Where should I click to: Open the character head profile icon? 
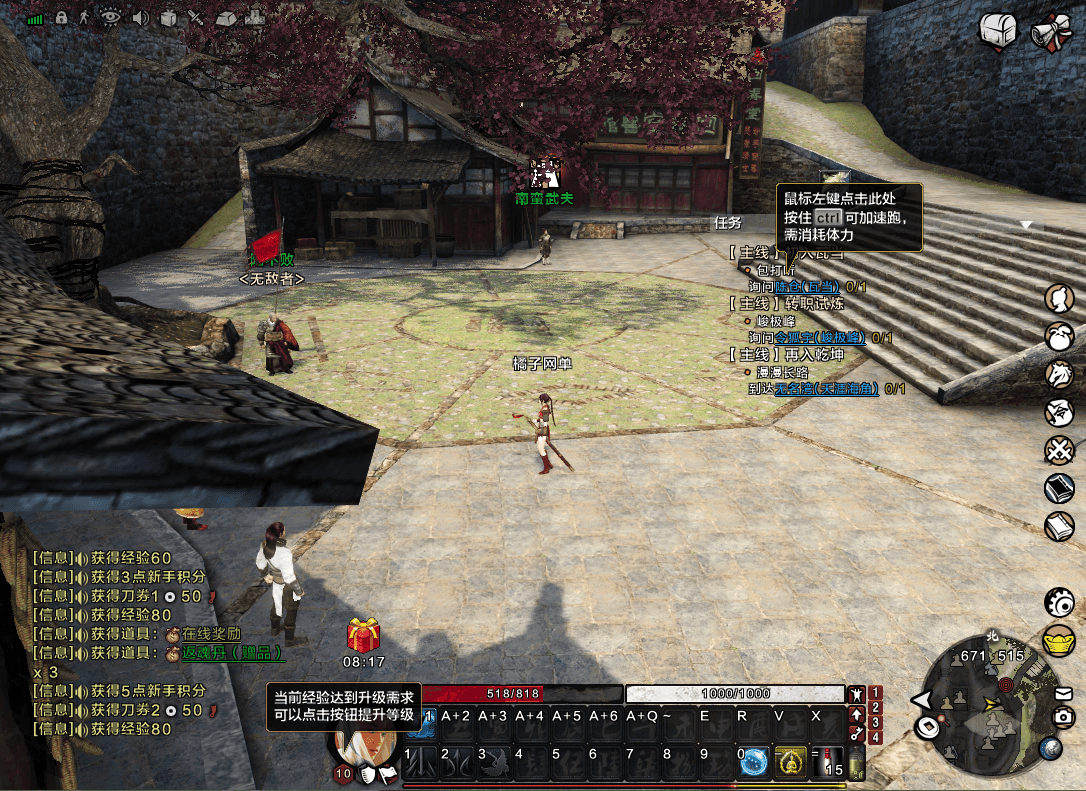1059,298
